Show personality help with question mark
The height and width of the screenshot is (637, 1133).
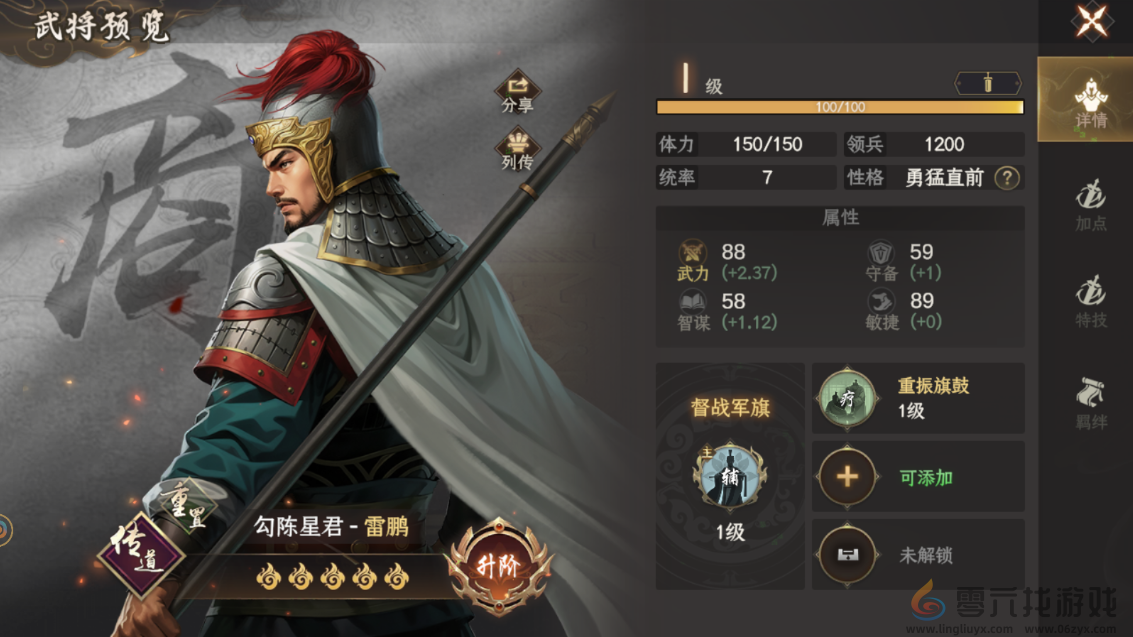click(1007, 178)
